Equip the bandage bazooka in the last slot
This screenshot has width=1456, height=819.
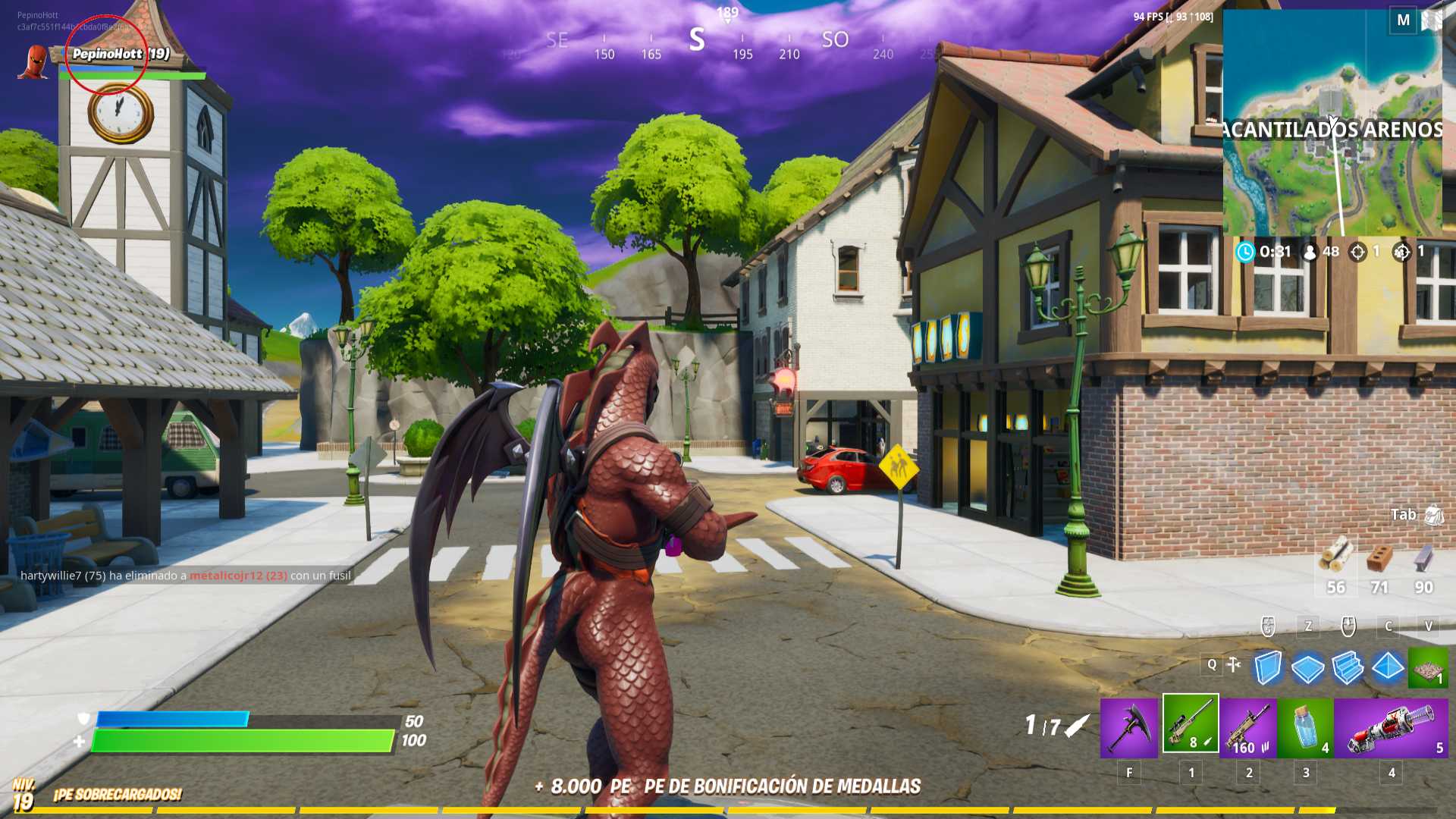point(1391,728)
